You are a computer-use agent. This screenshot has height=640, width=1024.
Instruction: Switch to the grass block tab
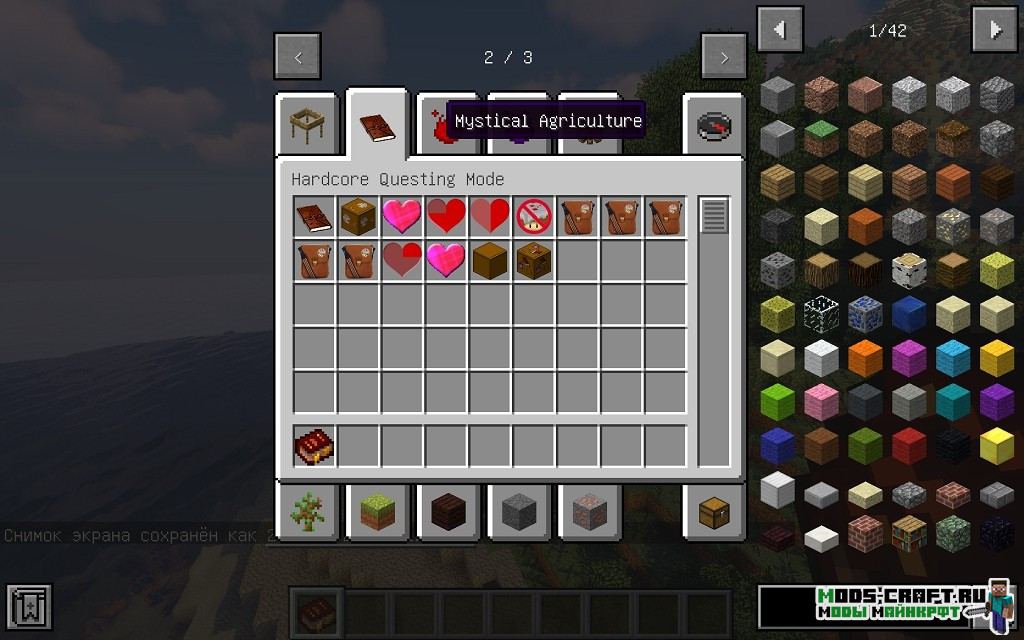[377, 512]
